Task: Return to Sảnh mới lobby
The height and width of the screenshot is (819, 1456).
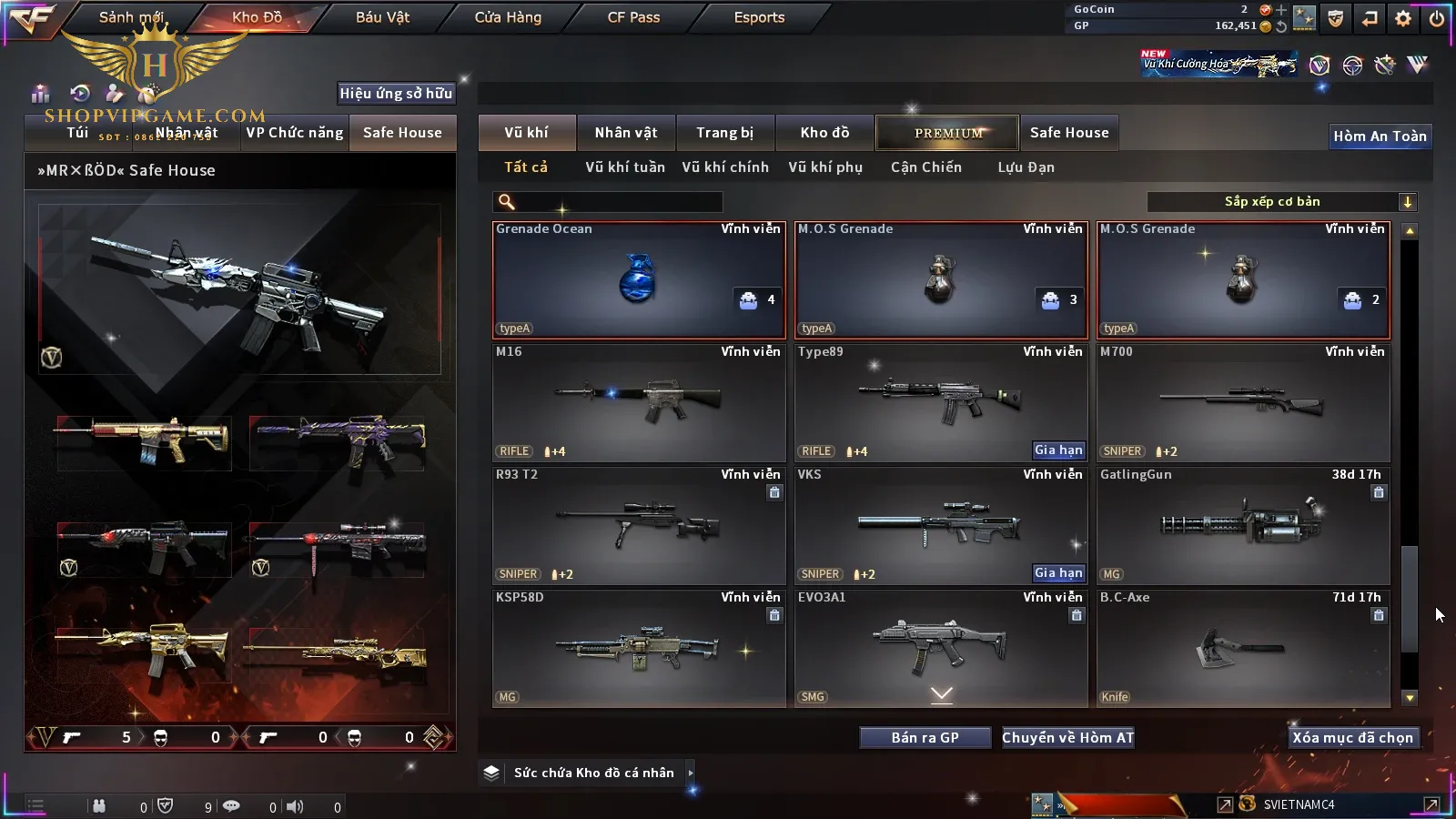Action: point(131,17)
